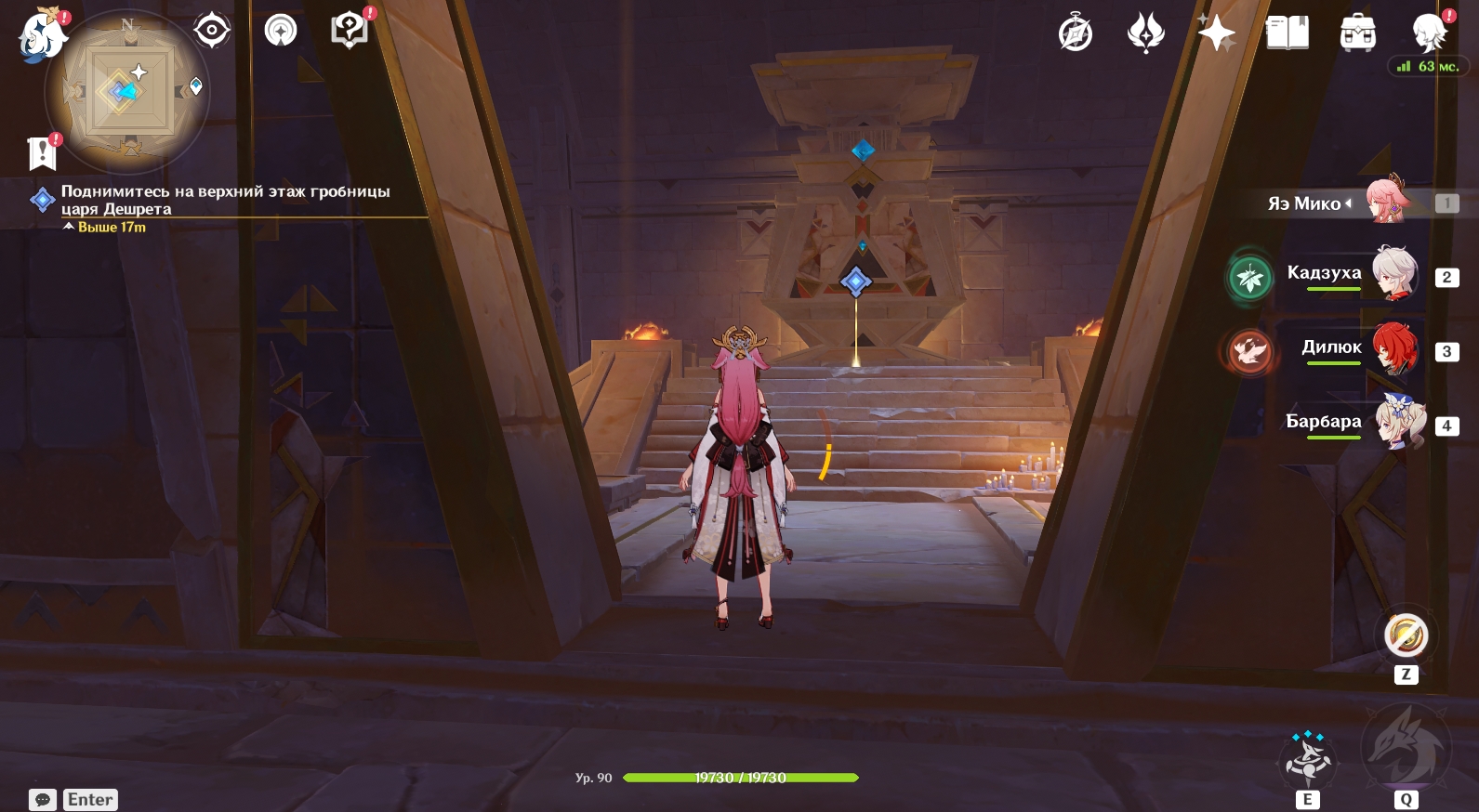Open the commissions spiral icon
Screen dimensions: 1479x812
[x=280, y=32]
